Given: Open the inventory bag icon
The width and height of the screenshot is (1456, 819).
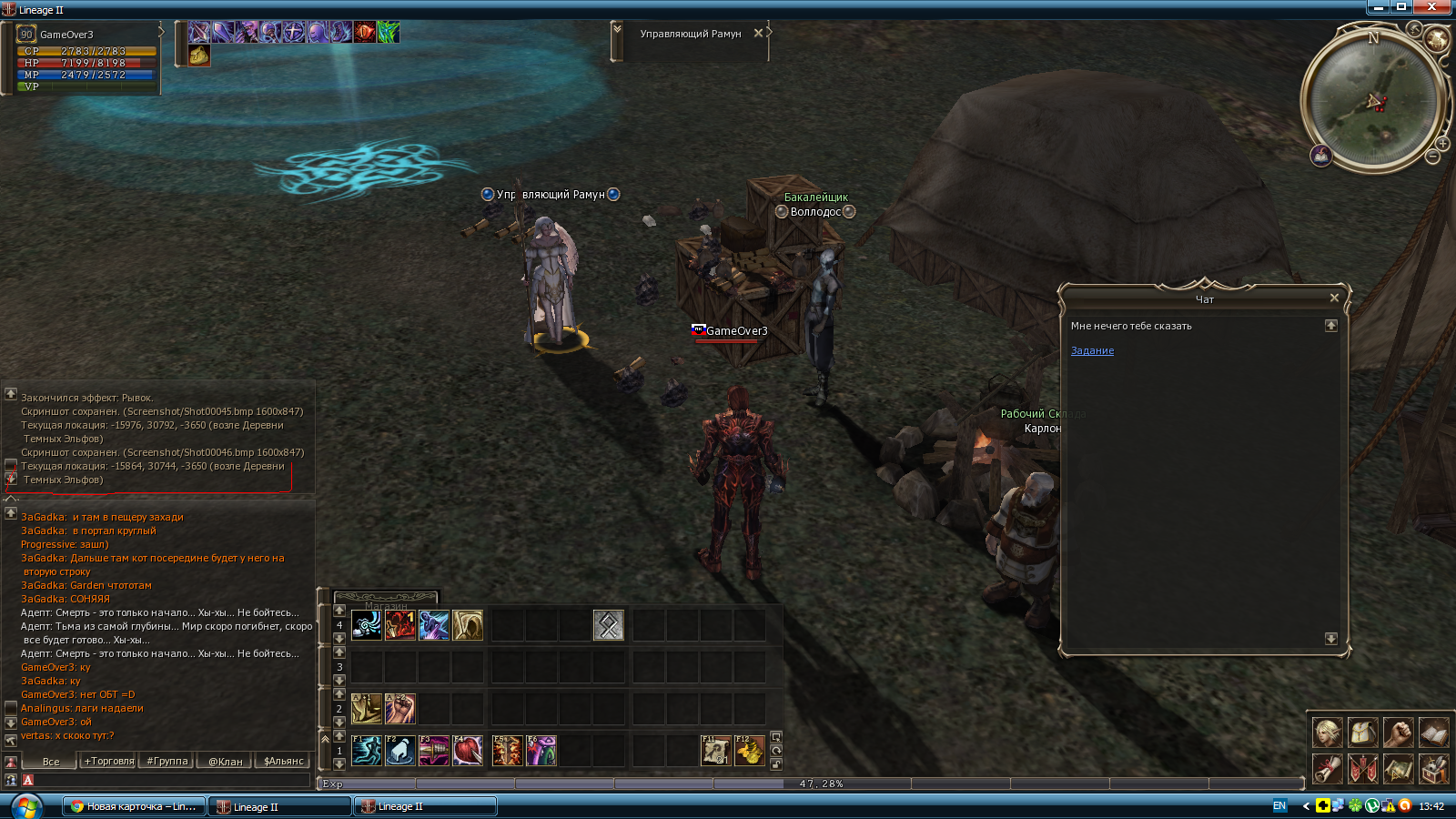Looking at the screenshot, I should click(1362, 732).
